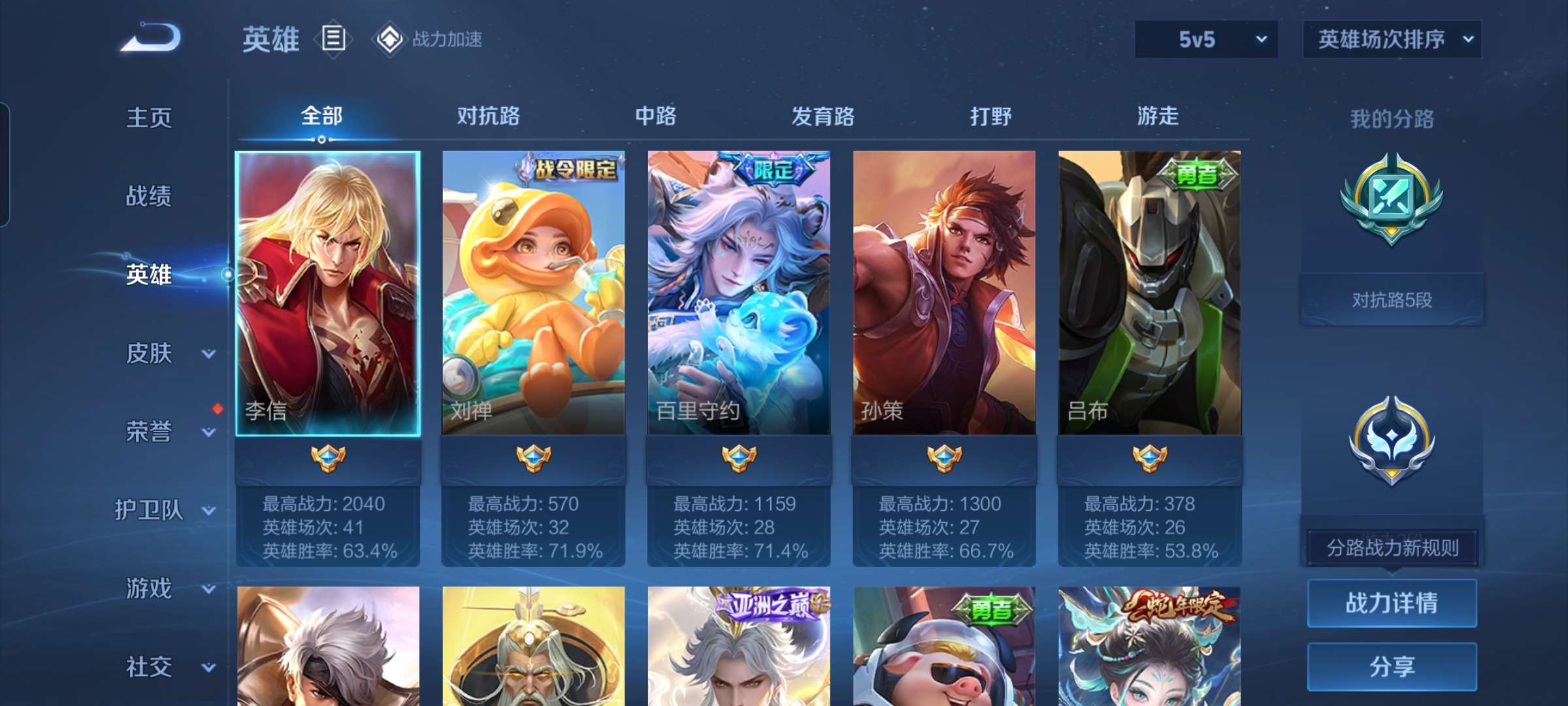Viewport: 1568px width, 706px height.
Task: Open the 英雄场次排序 sorting dropdown
Action: (x=1392, y=39)
